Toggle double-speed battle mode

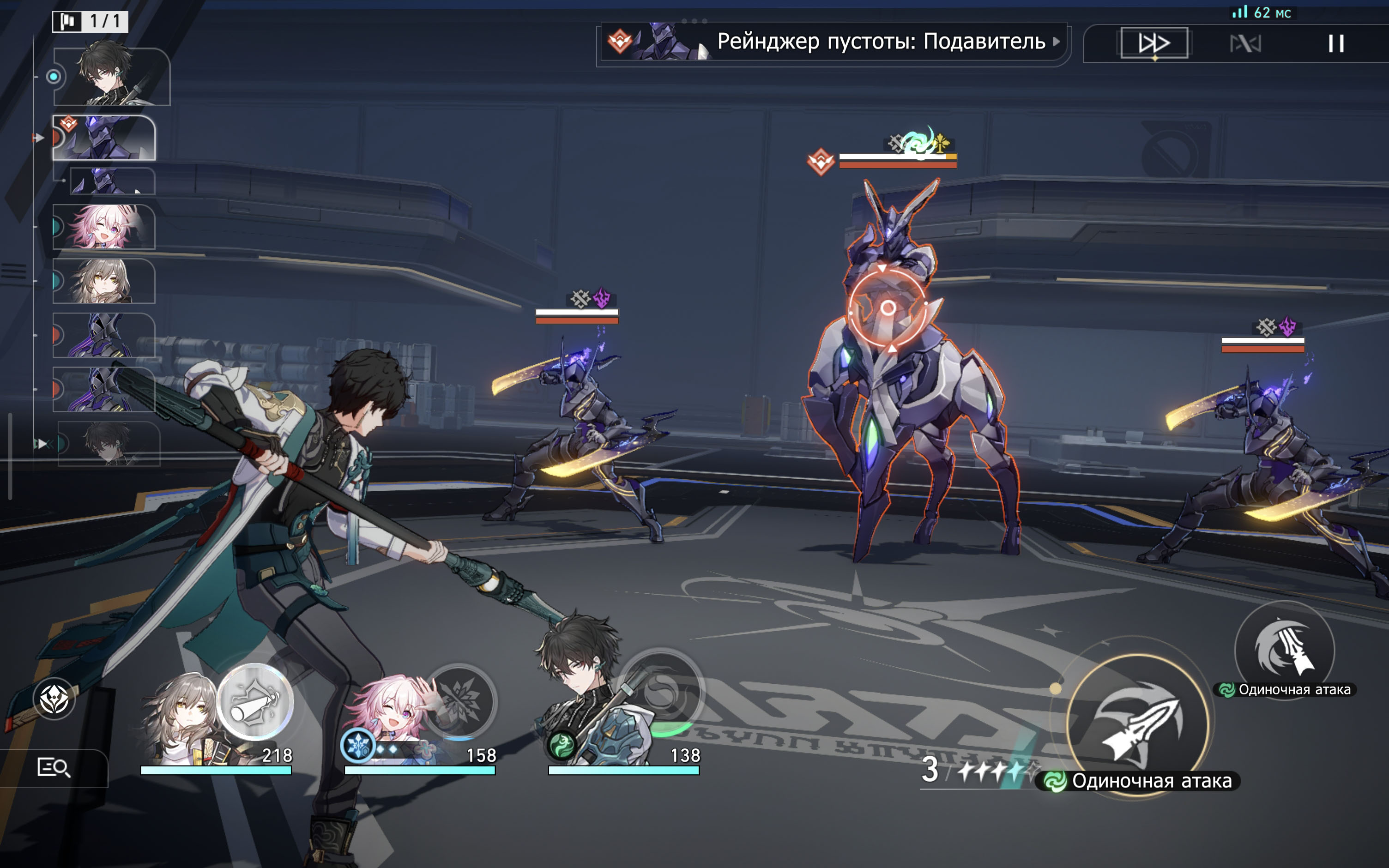click(x=1153, y=43)
